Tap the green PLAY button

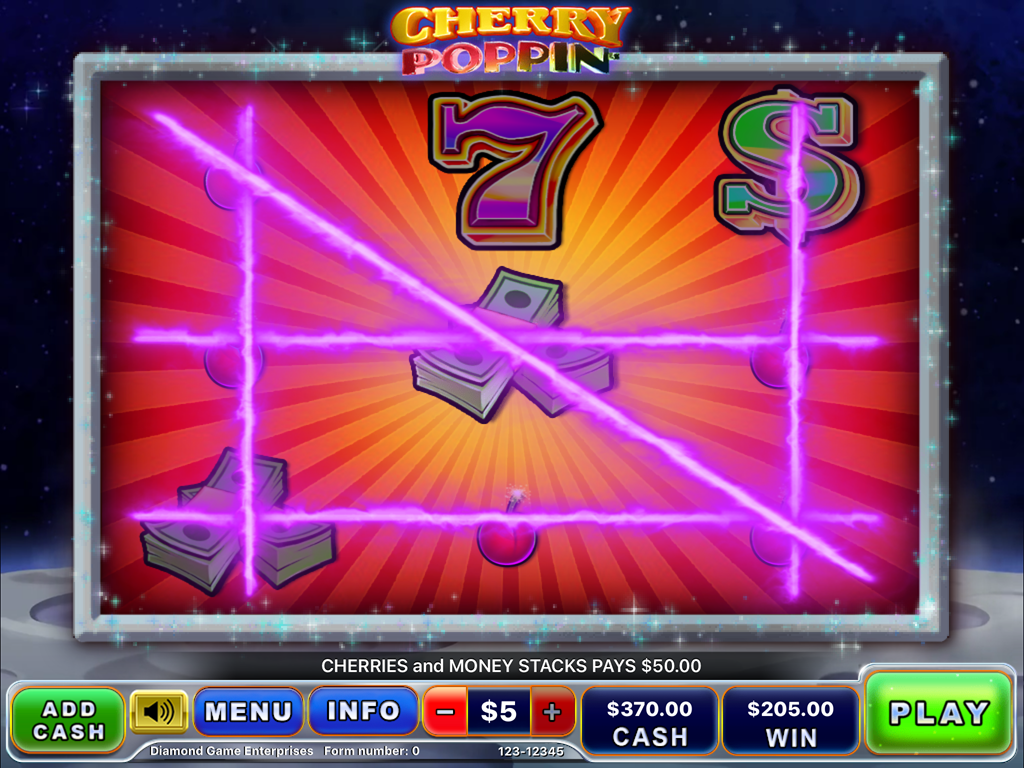pos(938,713)
